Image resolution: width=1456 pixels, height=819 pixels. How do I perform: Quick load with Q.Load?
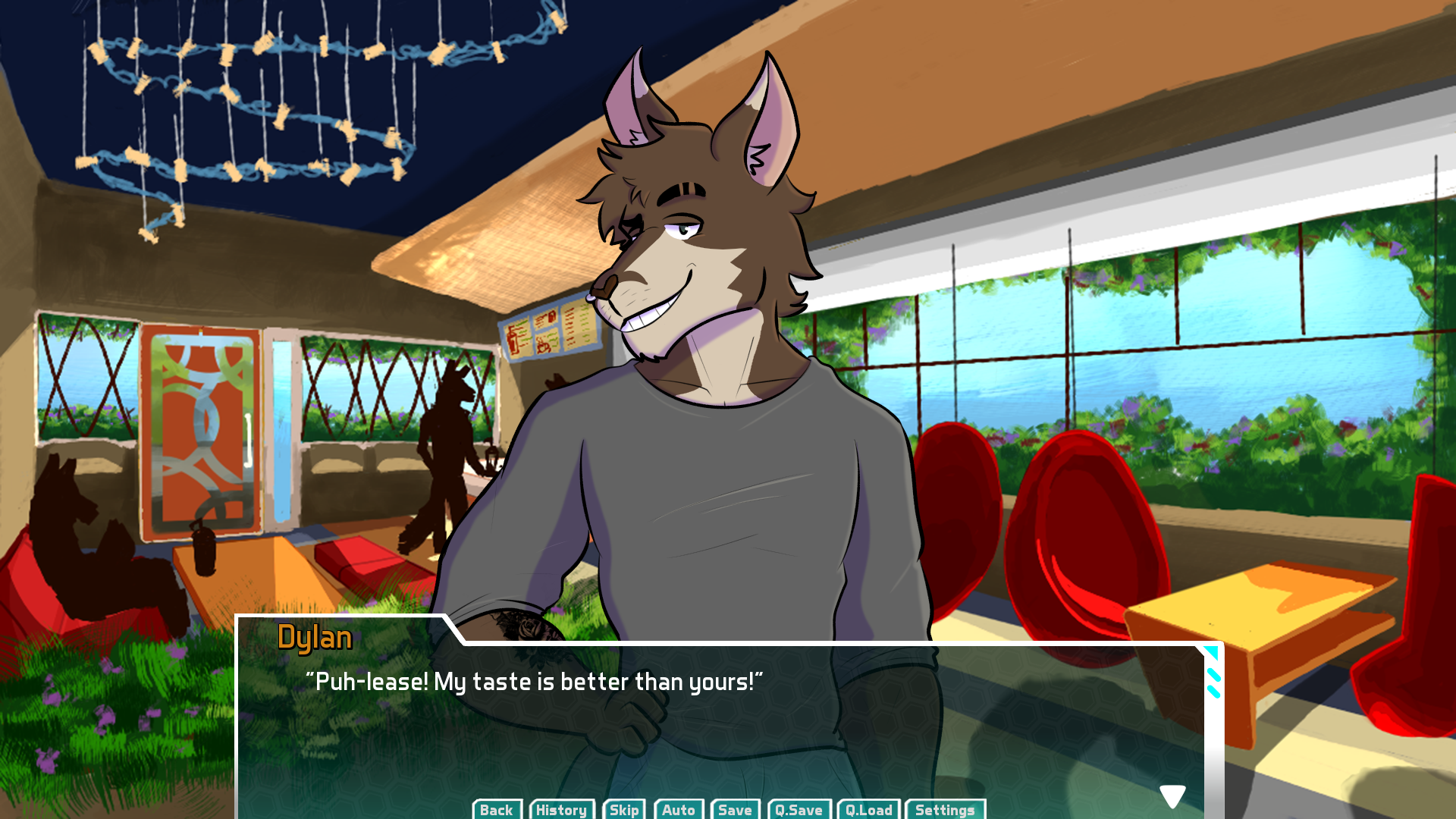click(x=869, y=809)
